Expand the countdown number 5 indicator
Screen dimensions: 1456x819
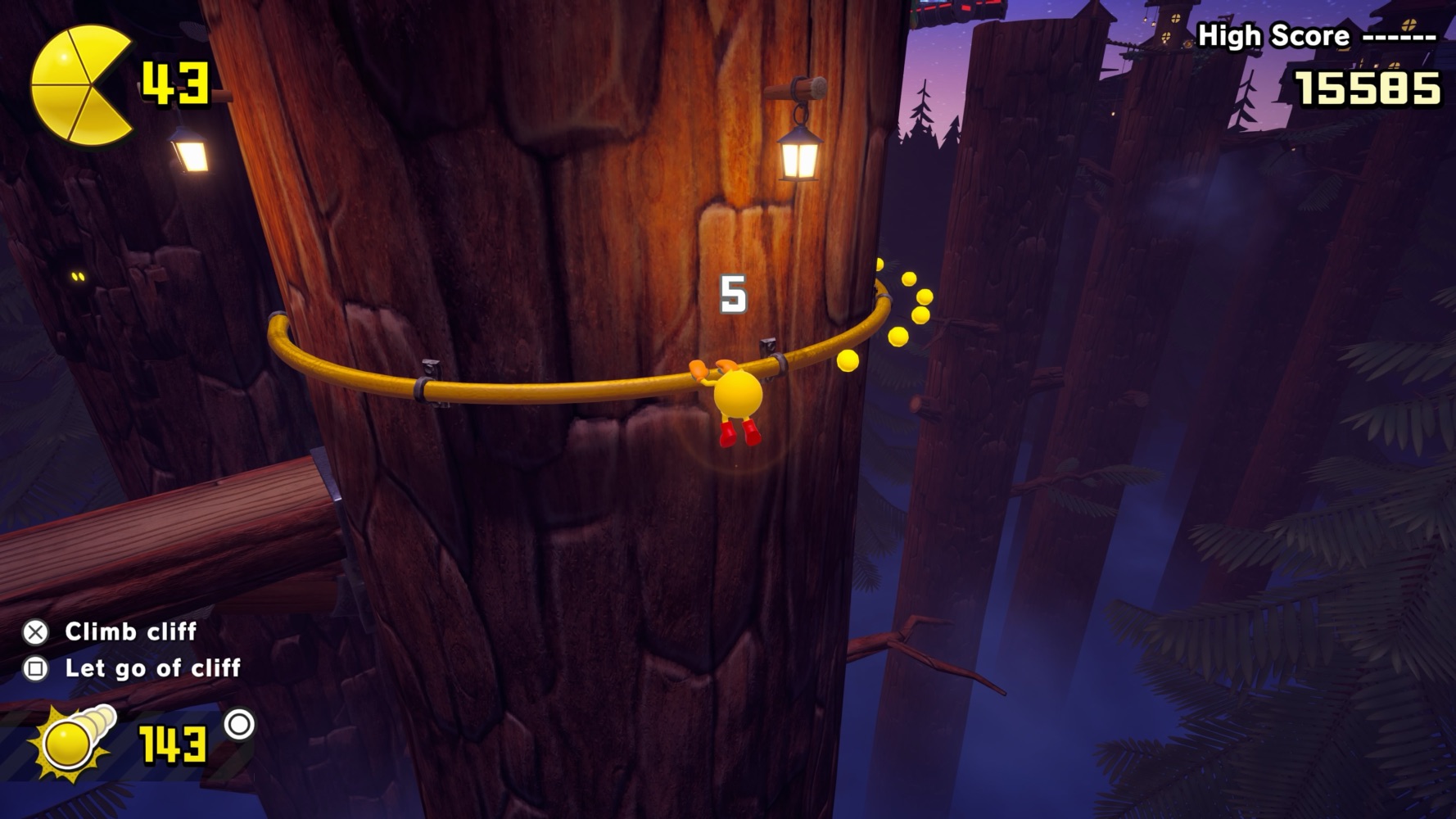tap(733, 292)
